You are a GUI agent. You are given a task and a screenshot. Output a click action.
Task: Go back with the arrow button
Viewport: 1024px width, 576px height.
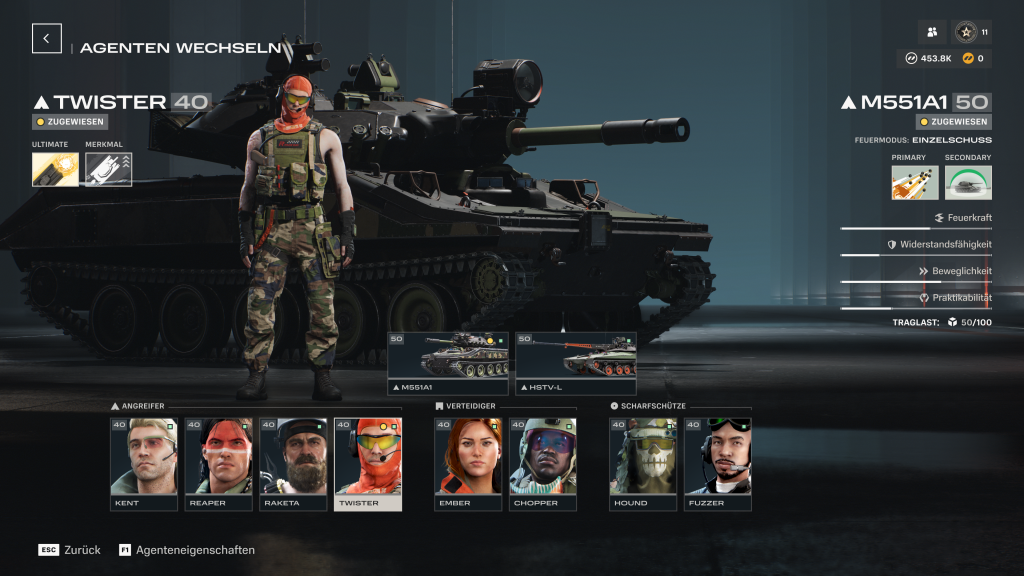click(x=47, y=38)
